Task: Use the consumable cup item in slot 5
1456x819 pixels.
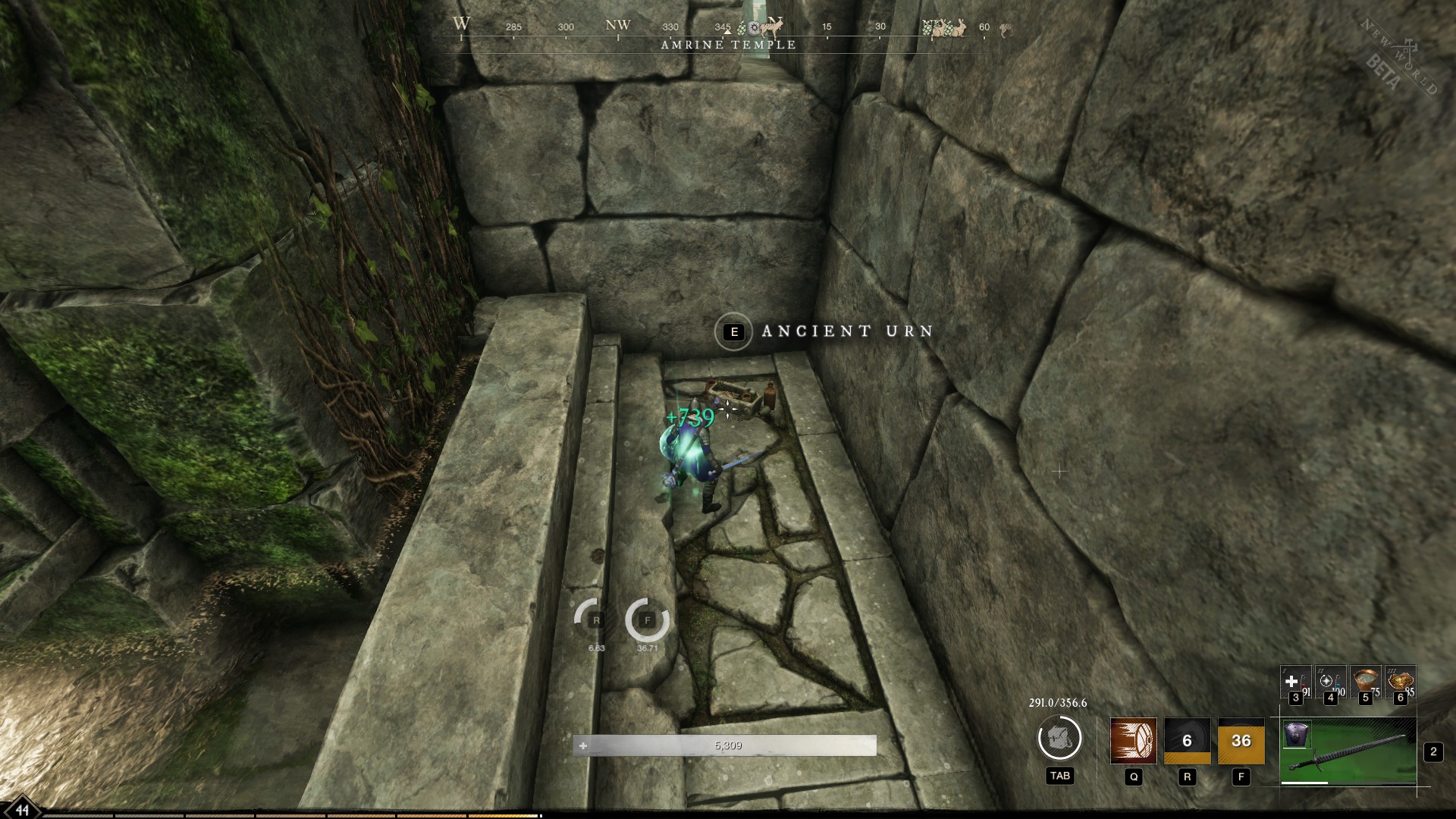Action: [x=1365, y=681]
